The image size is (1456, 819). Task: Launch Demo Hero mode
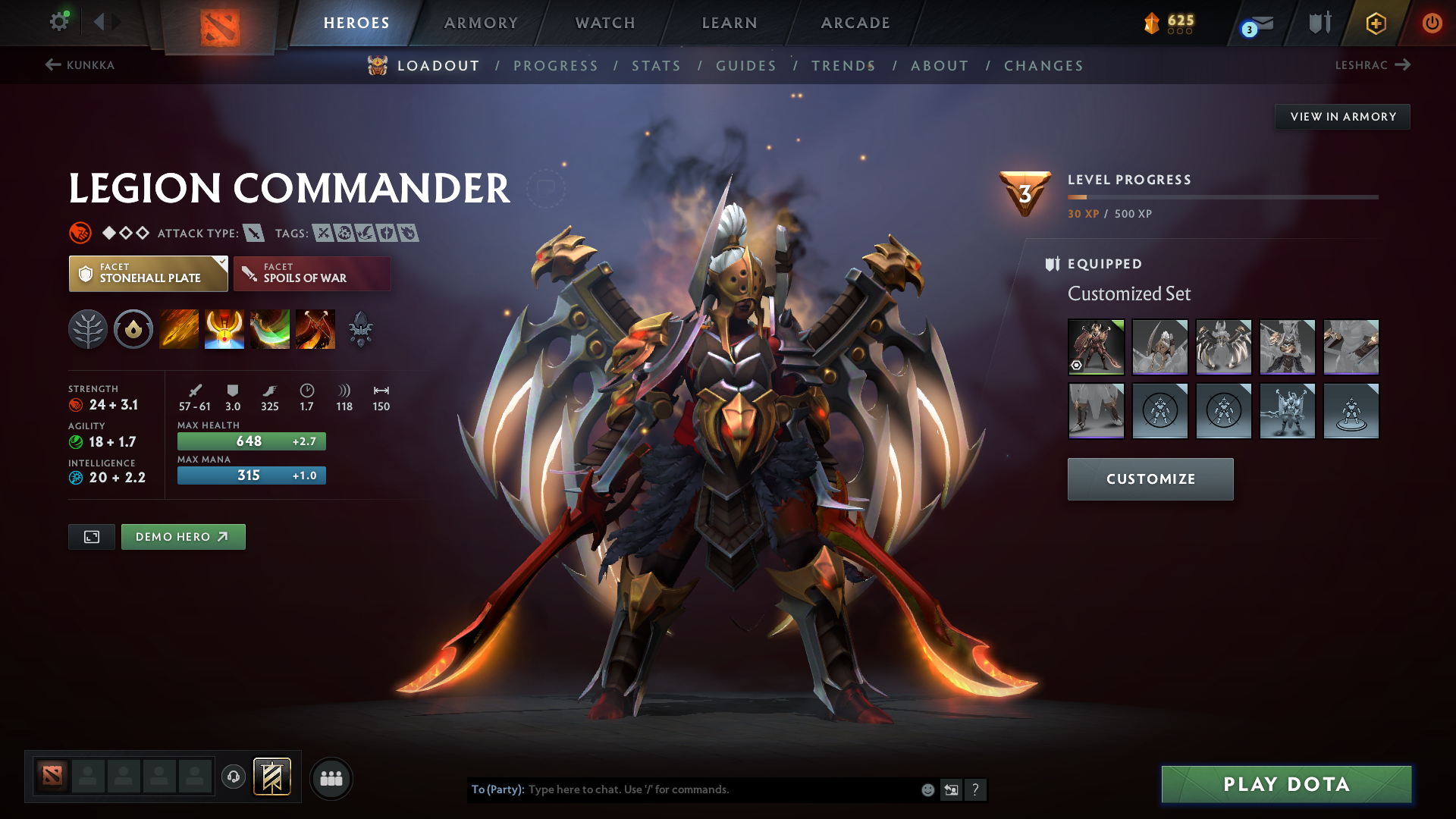[183, 537]
